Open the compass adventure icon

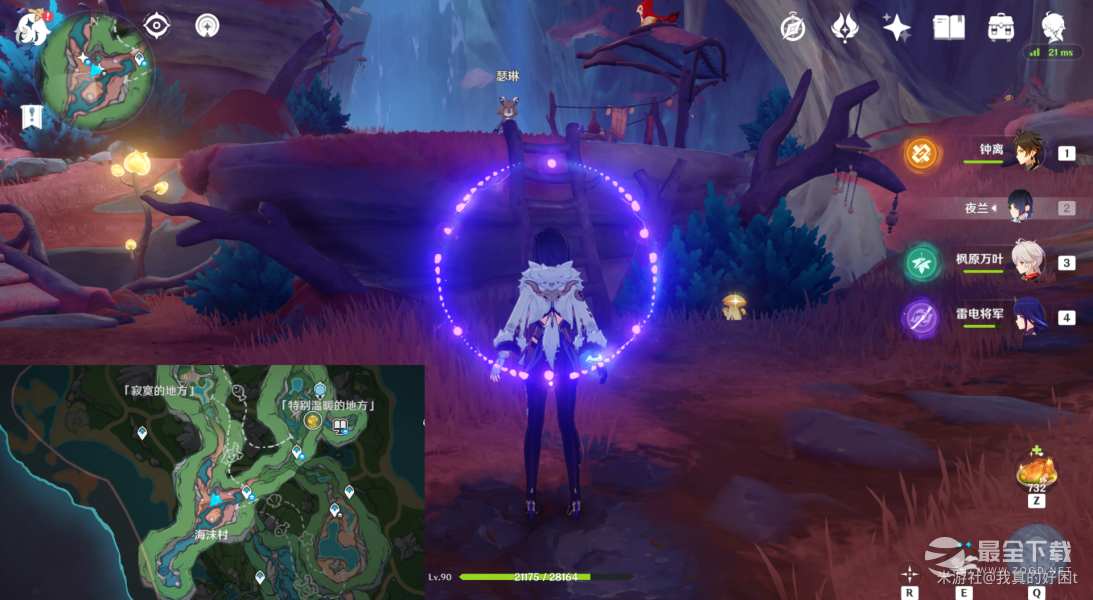[x=793, y=27]
